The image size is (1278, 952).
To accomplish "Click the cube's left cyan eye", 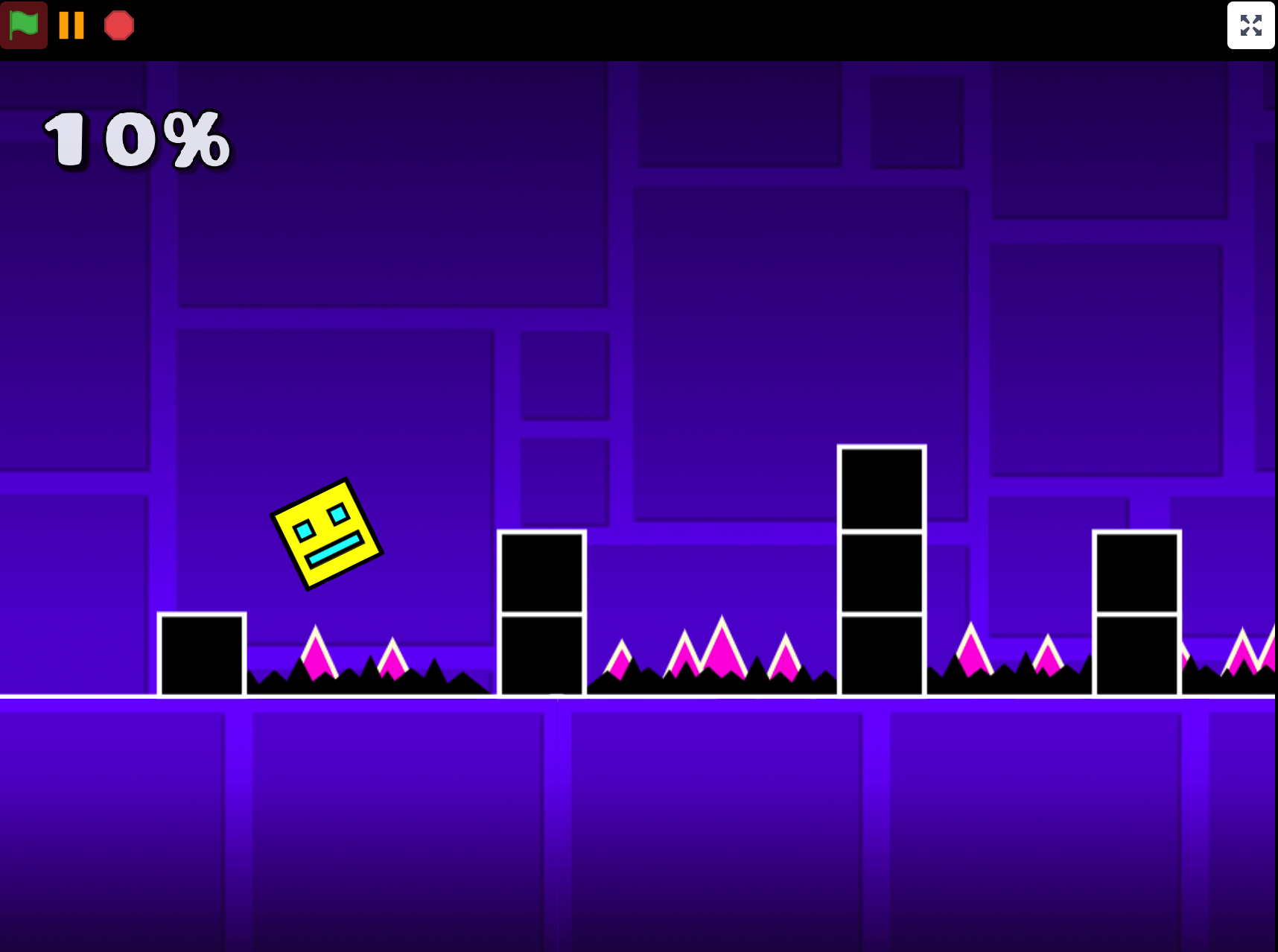I will click(x=306, y=532).
